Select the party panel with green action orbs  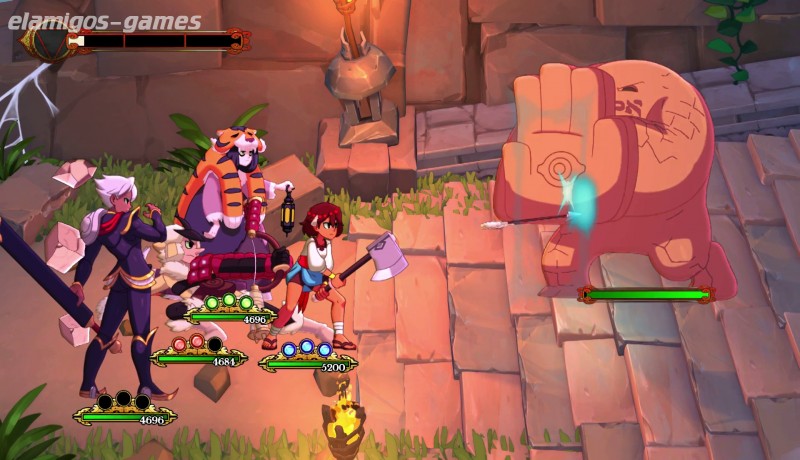[230, 312]
